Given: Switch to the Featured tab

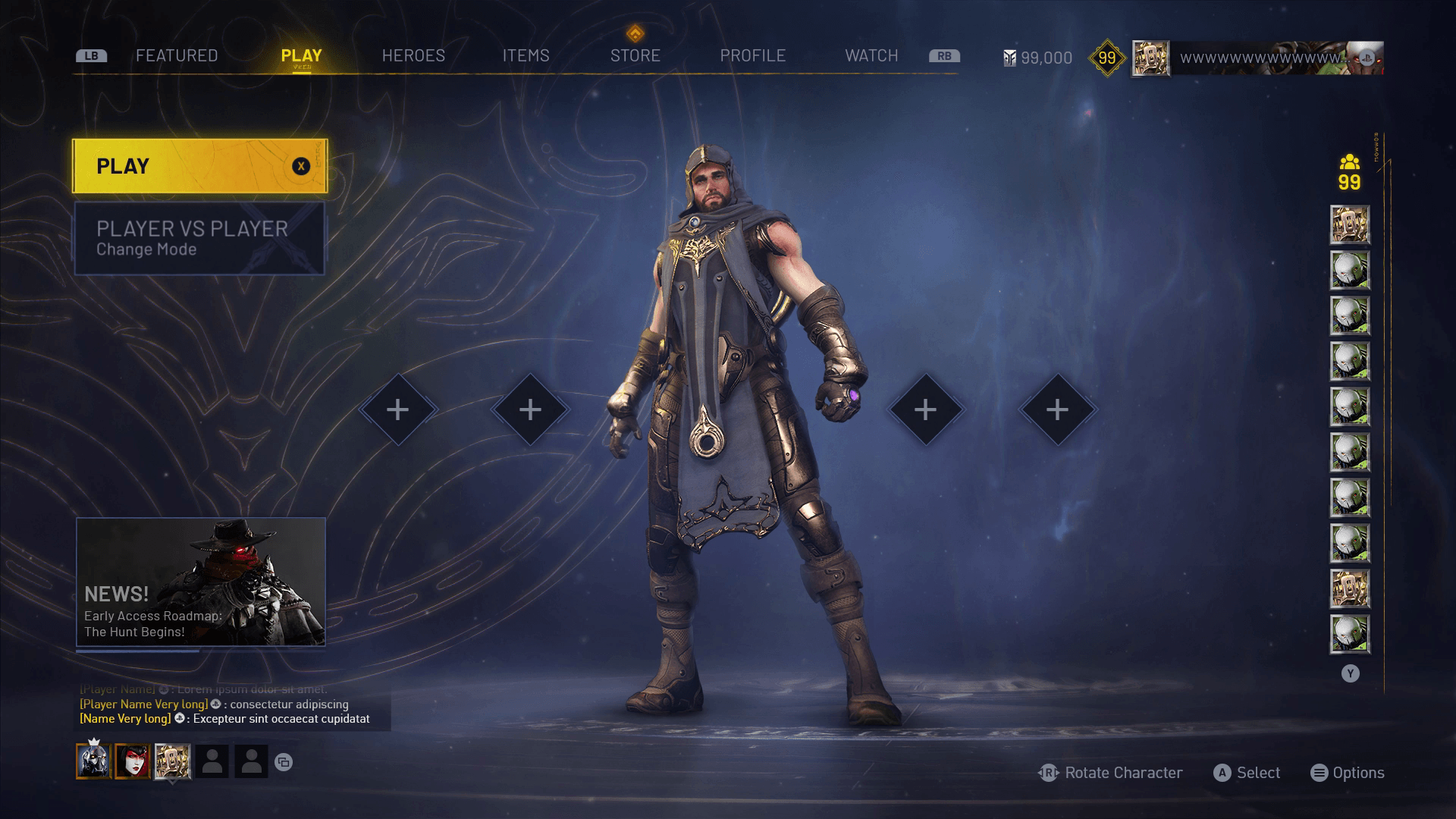Looking at the screenshot, I should (177, 56).
